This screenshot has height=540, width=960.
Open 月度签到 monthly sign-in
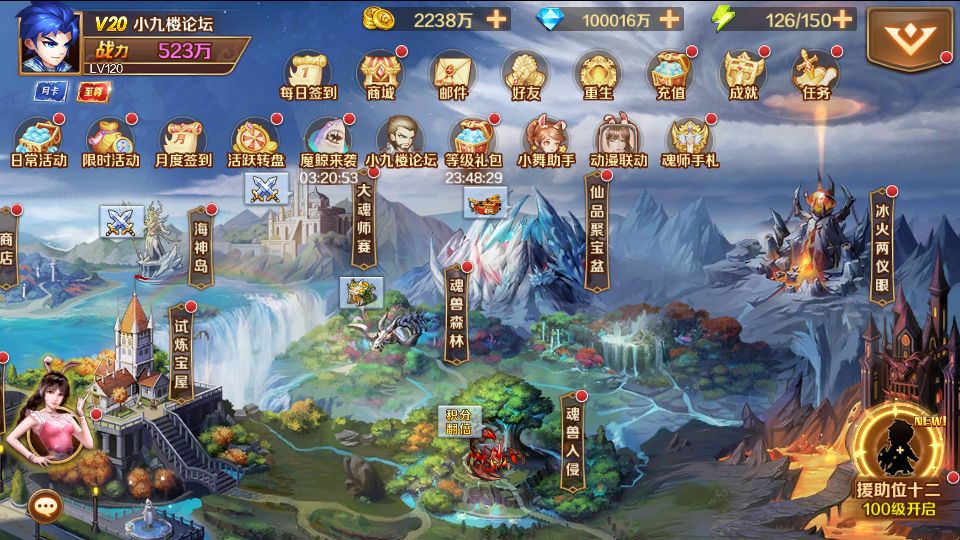[x=184, y=139]
